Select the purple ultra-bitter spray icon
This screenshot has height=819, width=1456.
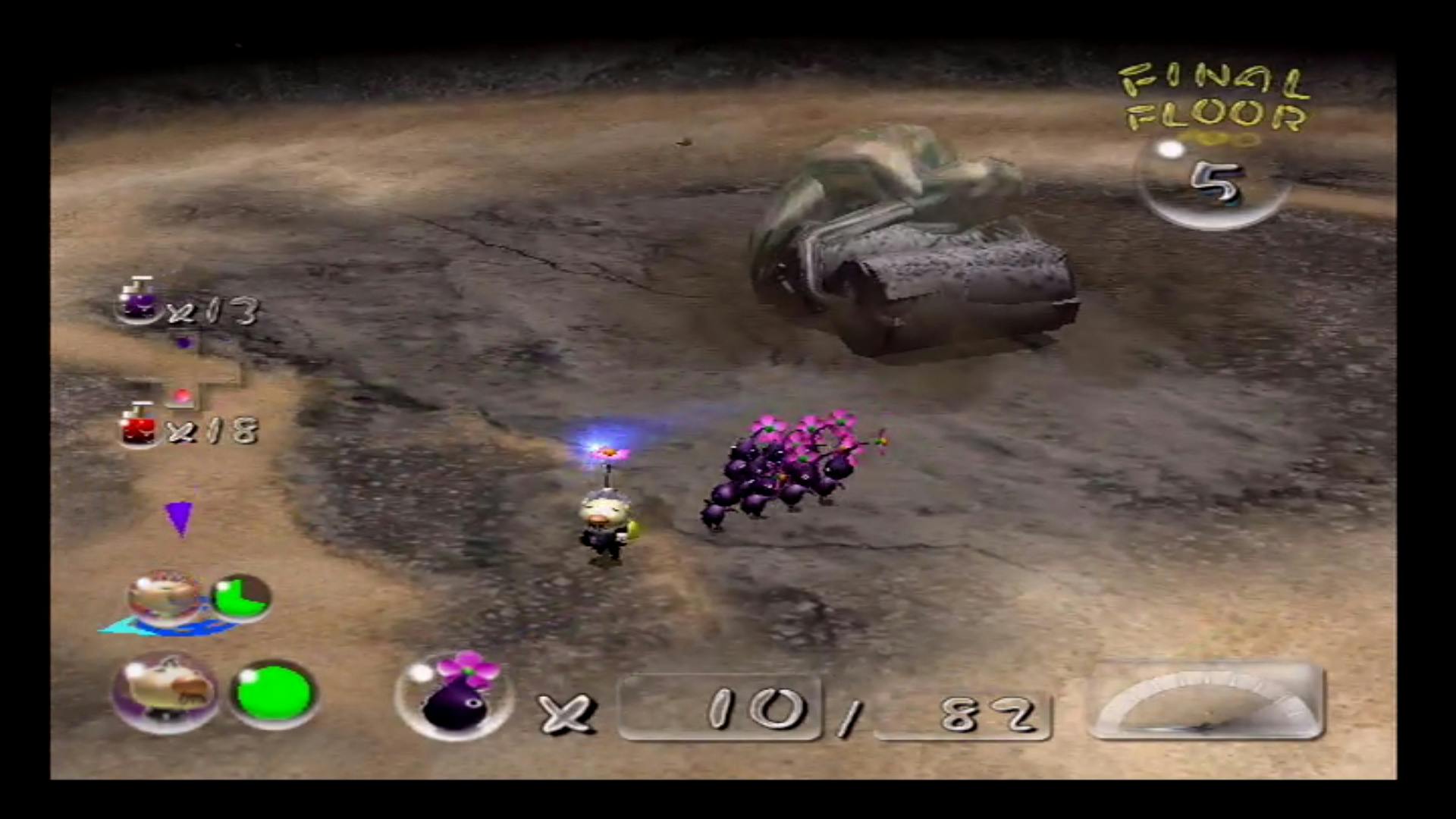click(x=138, y=301)
